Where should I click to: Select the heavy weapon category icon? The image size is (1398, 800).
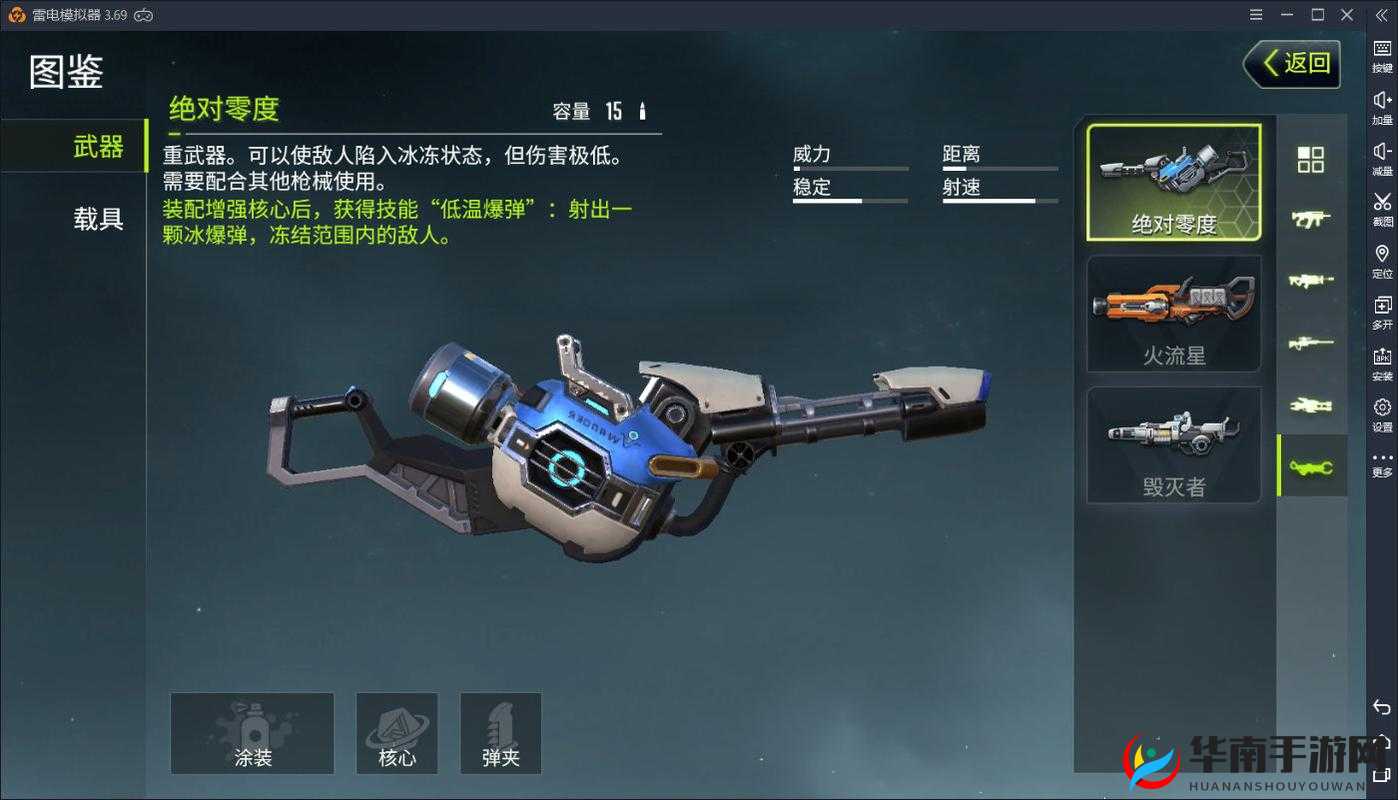[x=1313, y=465]
